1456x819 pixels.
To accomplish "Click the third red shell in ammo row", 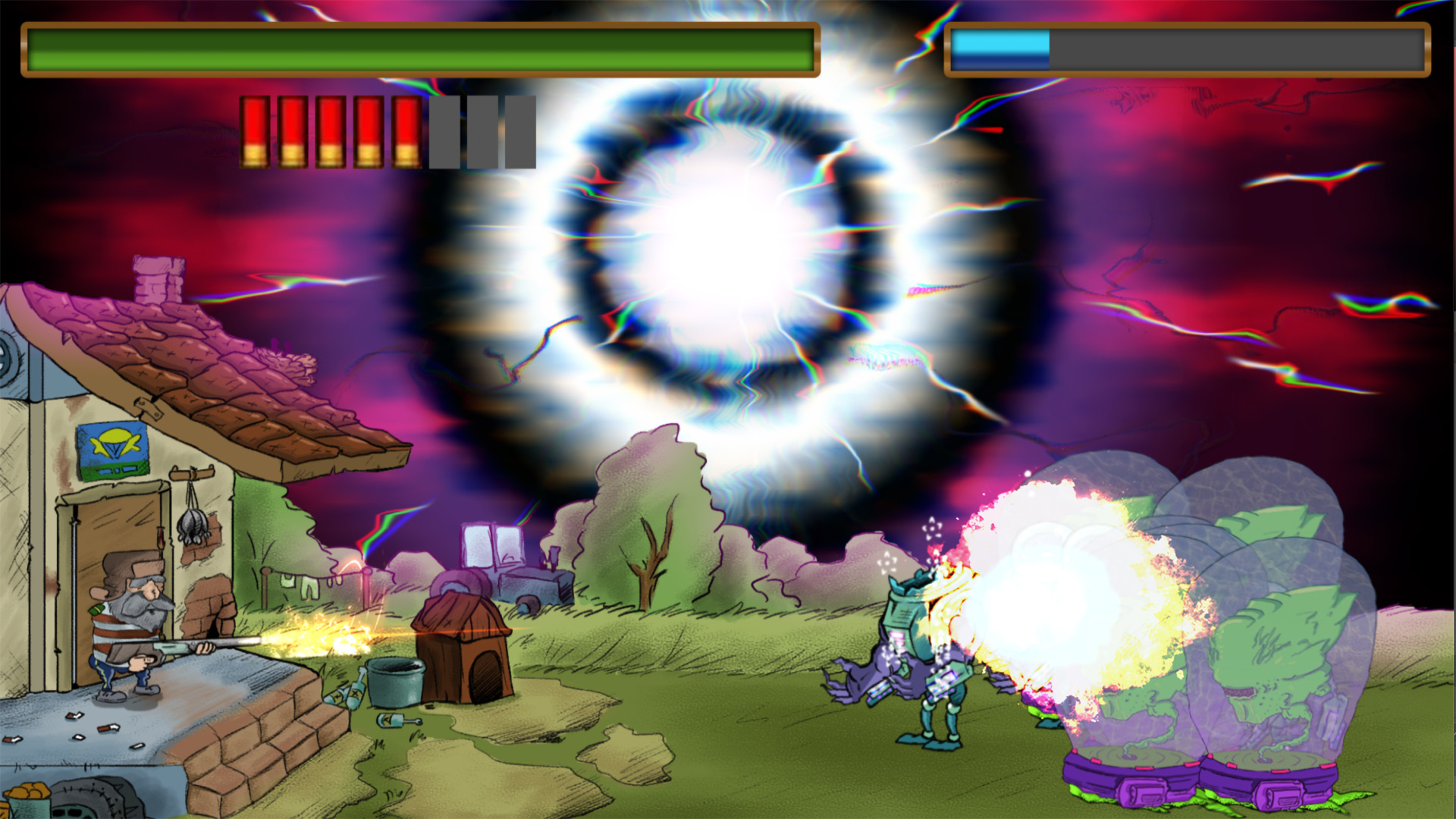I will (x=333, y=133).
